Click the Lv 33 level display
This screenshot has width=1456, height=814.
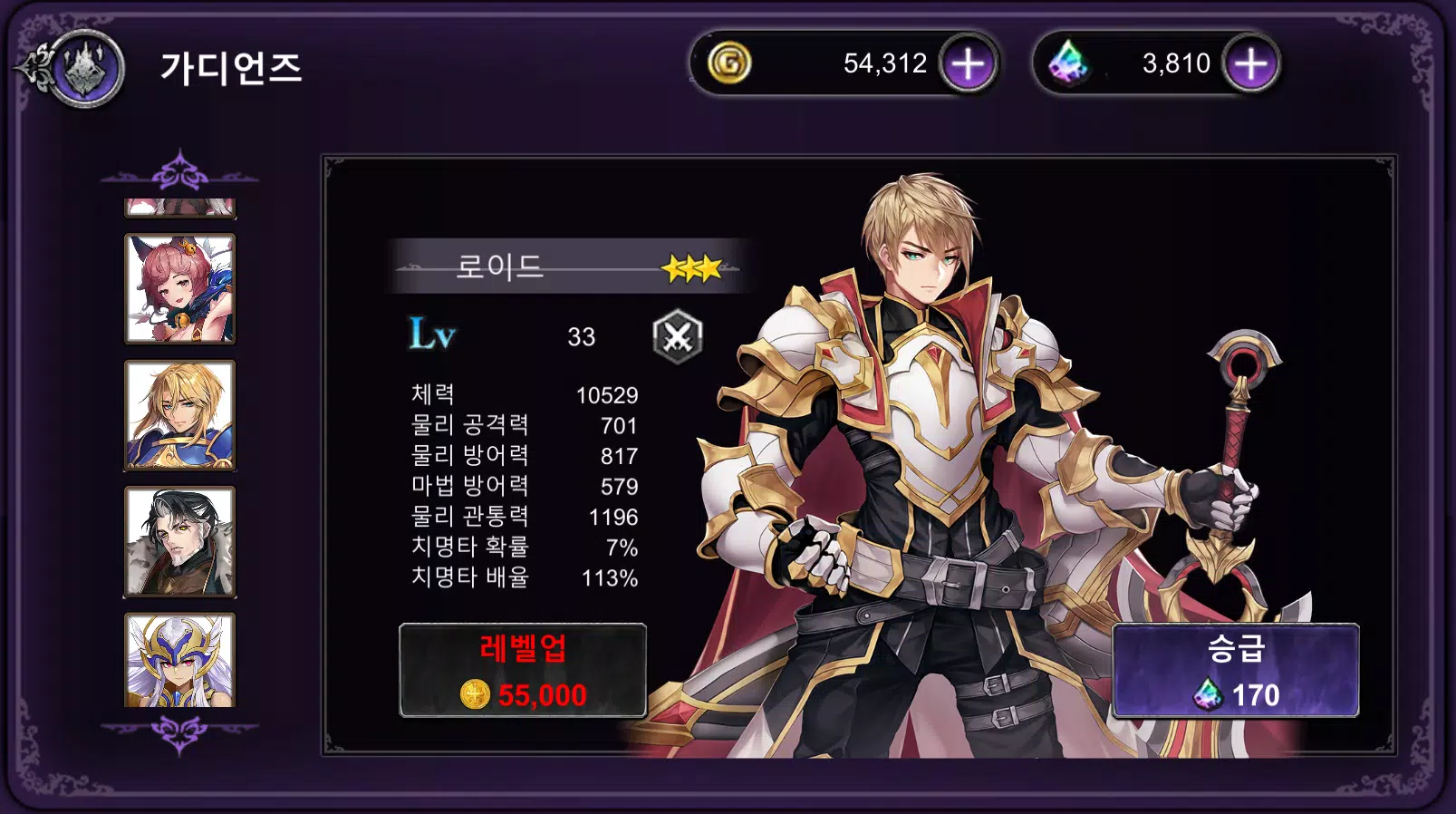[503, 337]
